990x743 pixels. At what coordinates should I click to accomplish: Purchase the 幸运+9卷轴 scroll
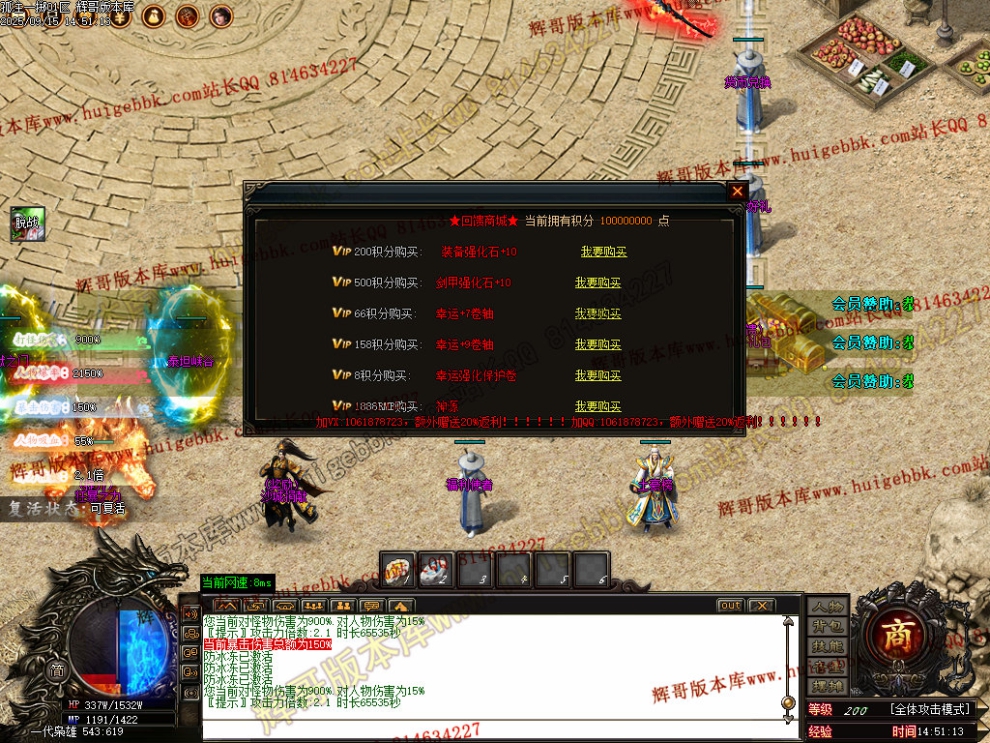(x=598, y=345)
